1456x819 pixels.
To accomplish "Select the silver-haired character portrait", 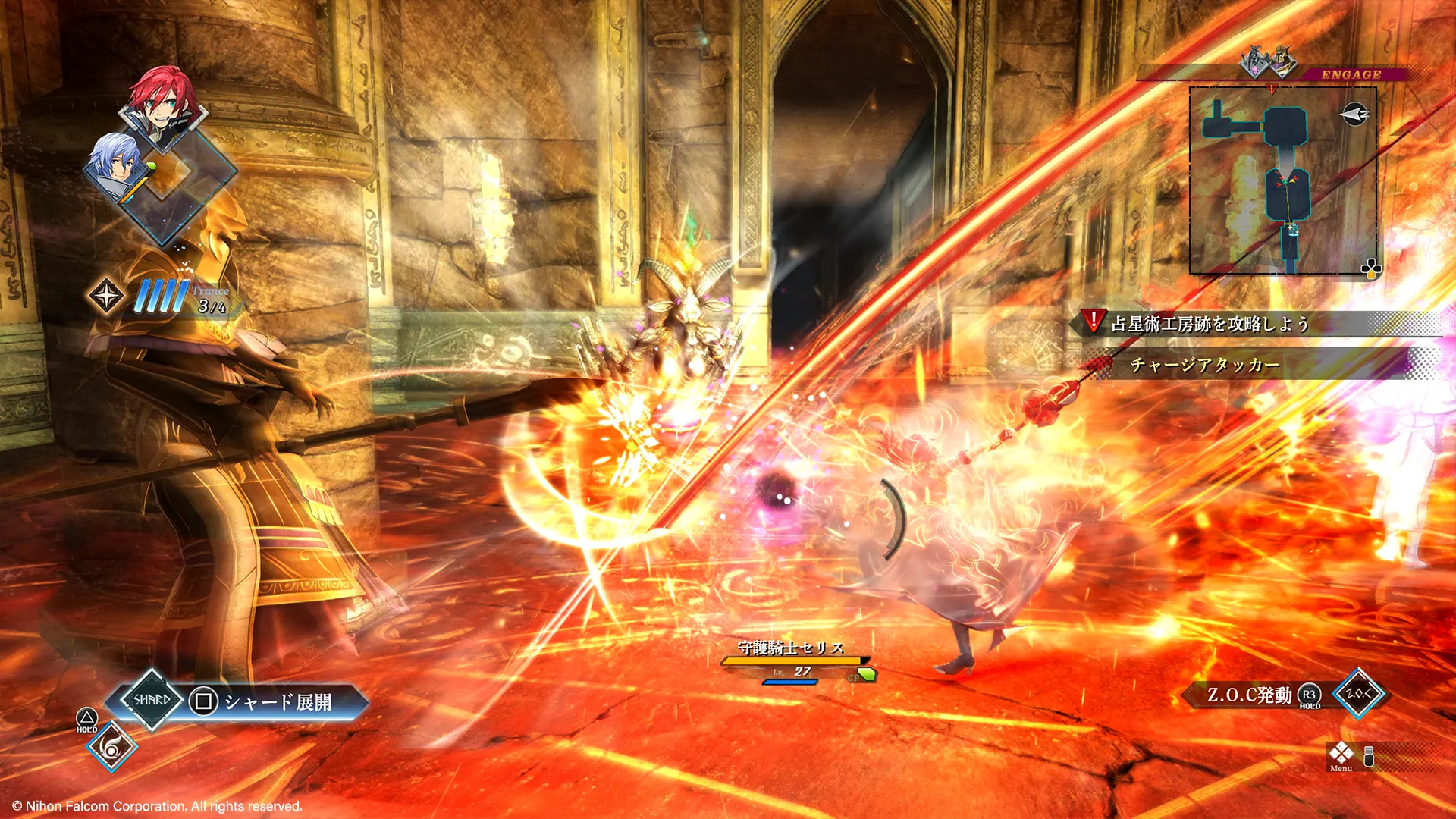I will tap(115, 165).
